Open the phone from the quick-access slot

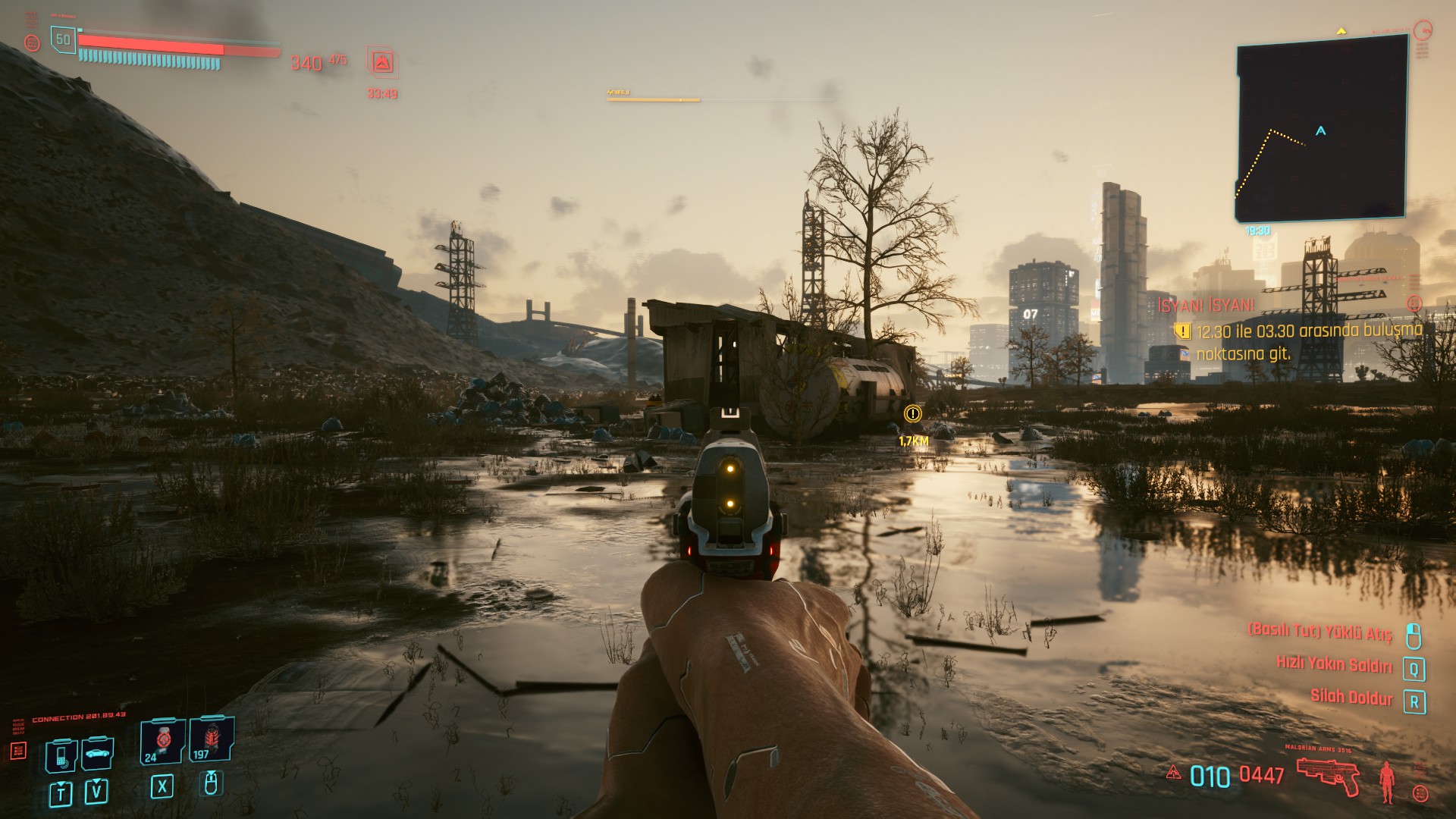pyautogui.click(x=61, y=755)
